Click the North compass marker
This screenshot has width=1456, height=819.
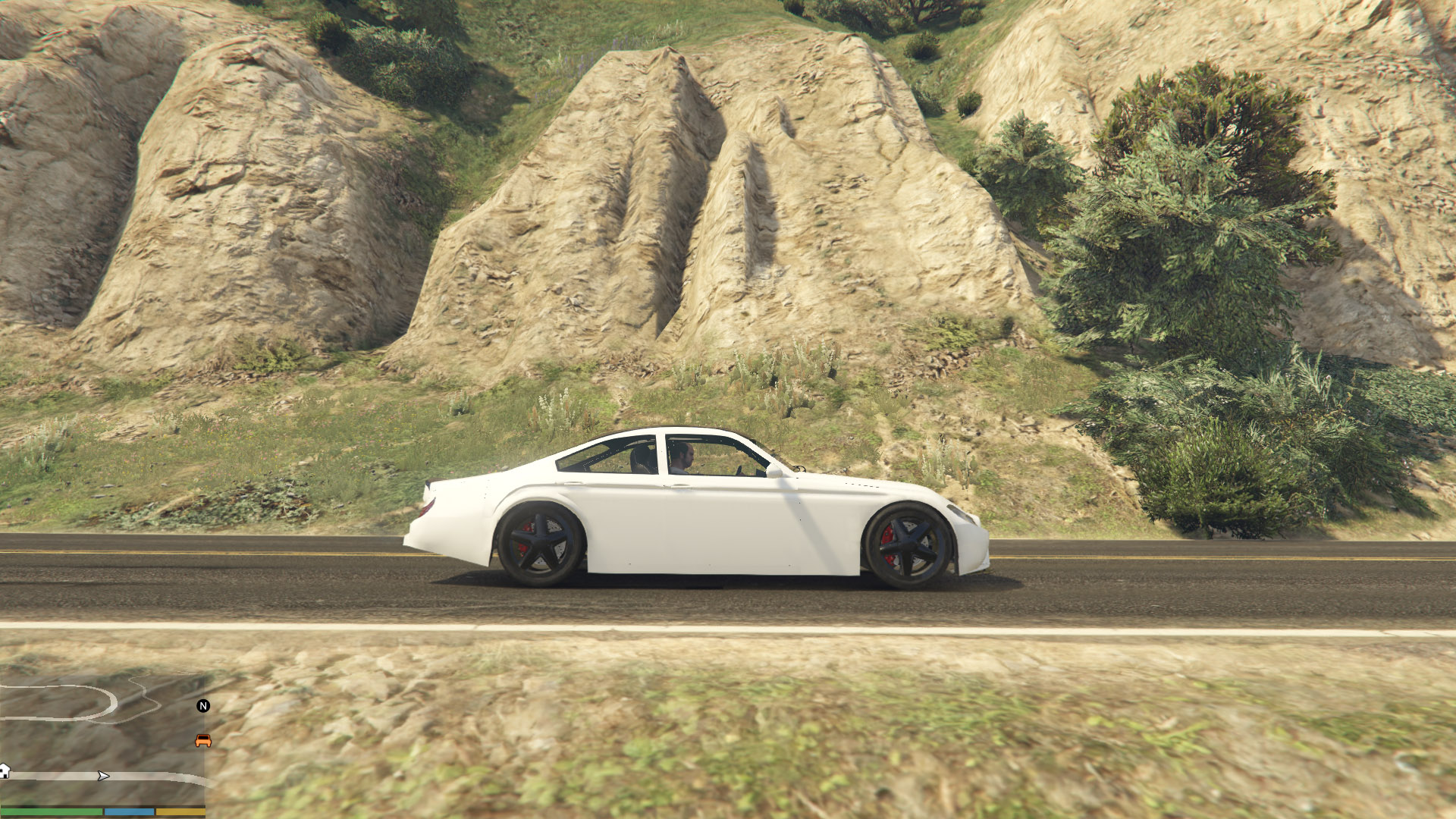[203, 706]
